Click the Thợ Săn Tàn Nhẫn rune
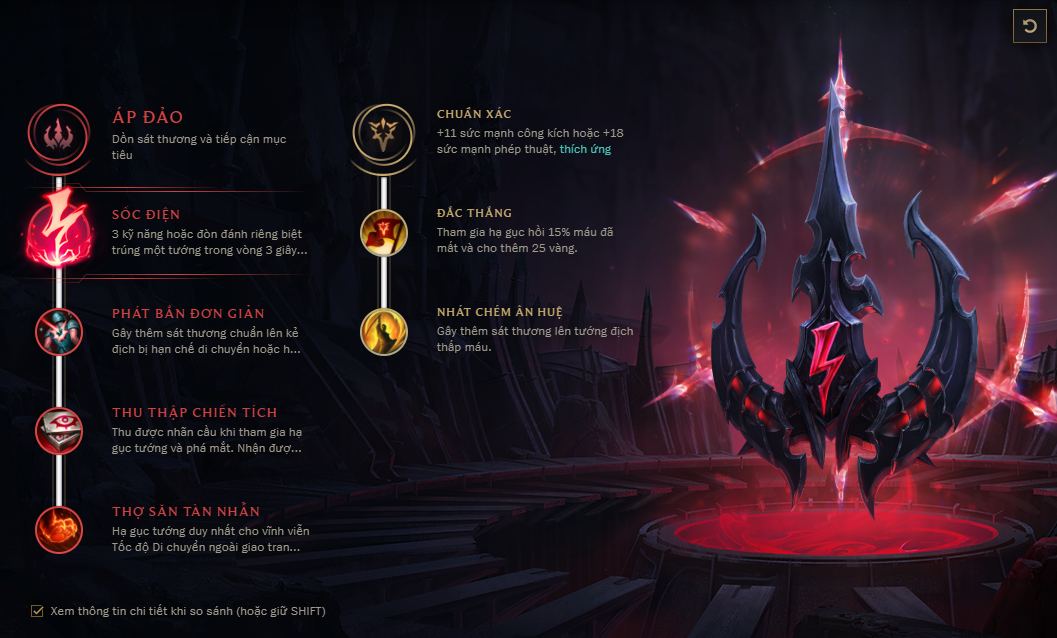The height and width of the screenshot is (638, 1057). coord(59,529)
